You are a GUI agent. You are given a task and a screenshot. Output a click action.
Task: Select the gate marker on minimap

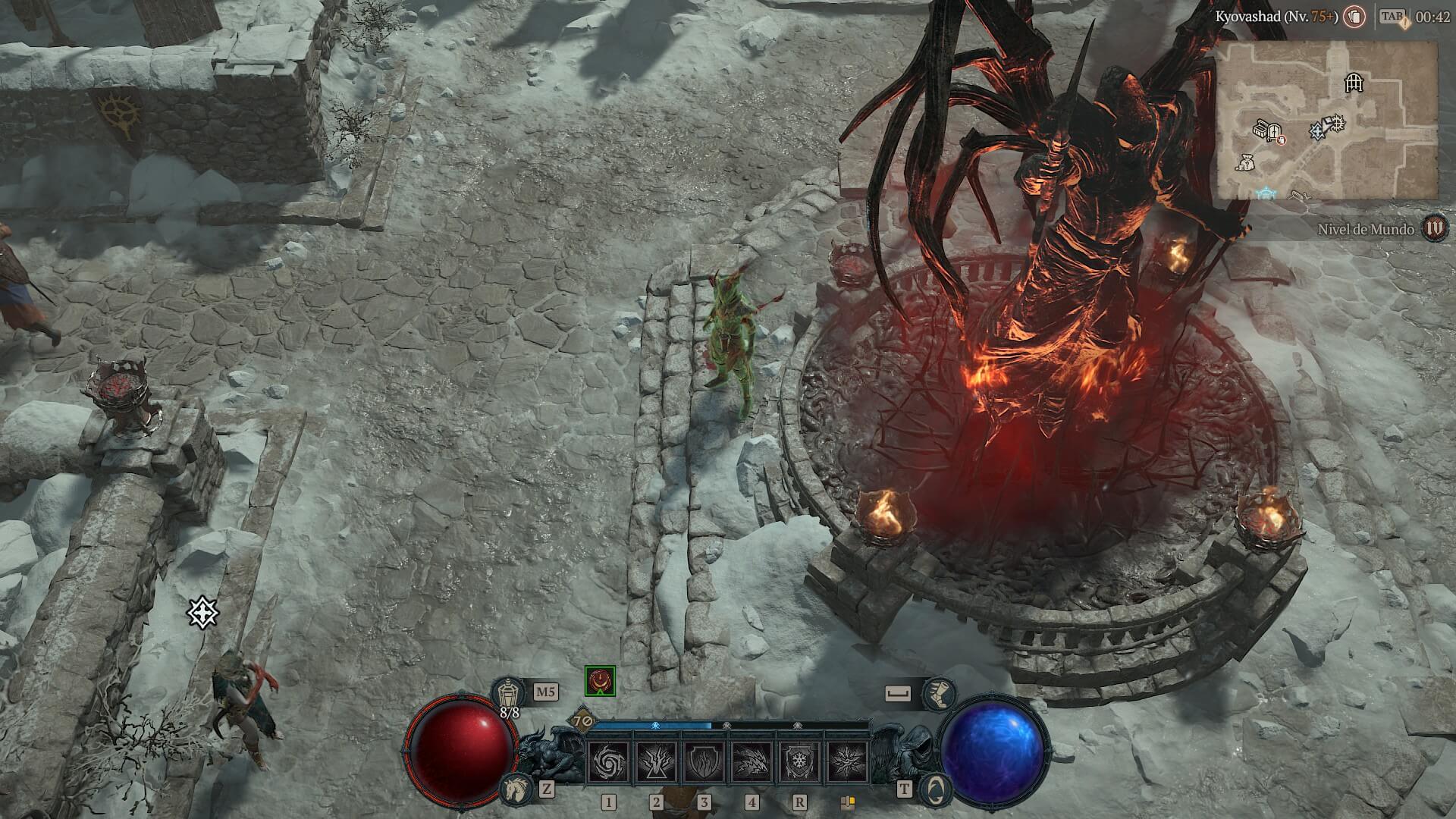(x=1354, y=82)
